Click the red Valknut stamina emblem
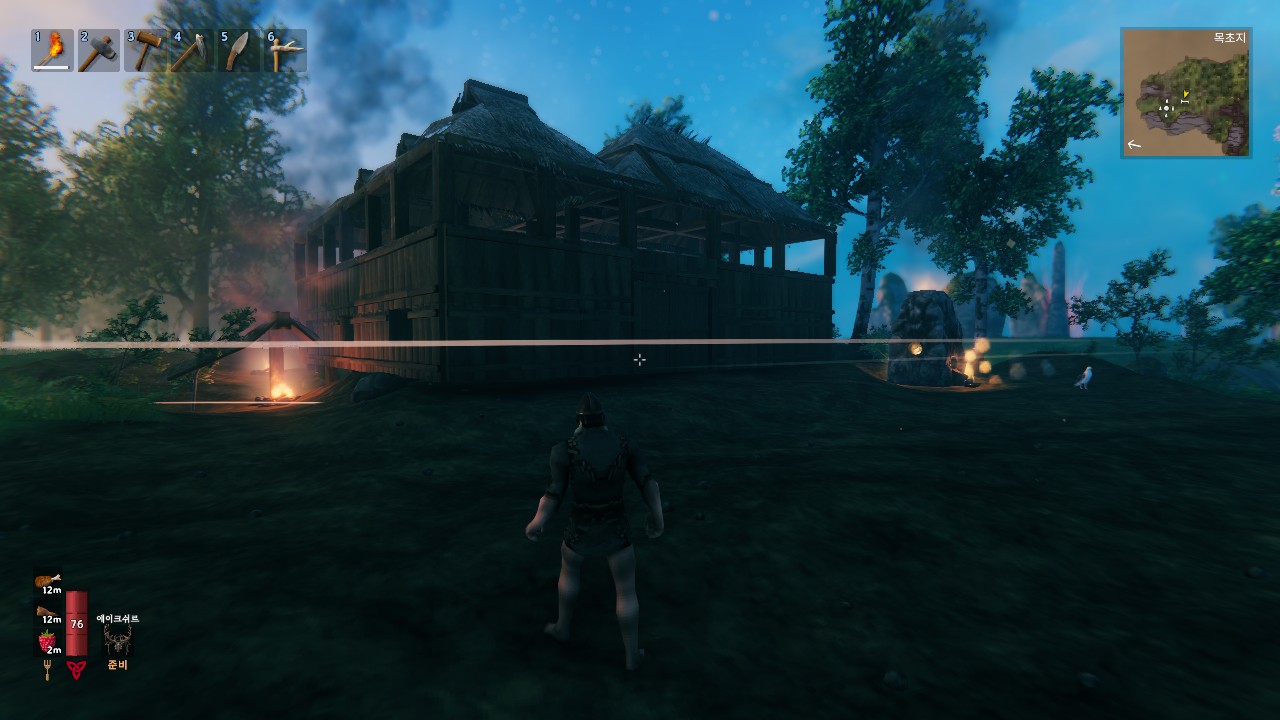This screenshot has width=1280, height=720. (76, 667)
